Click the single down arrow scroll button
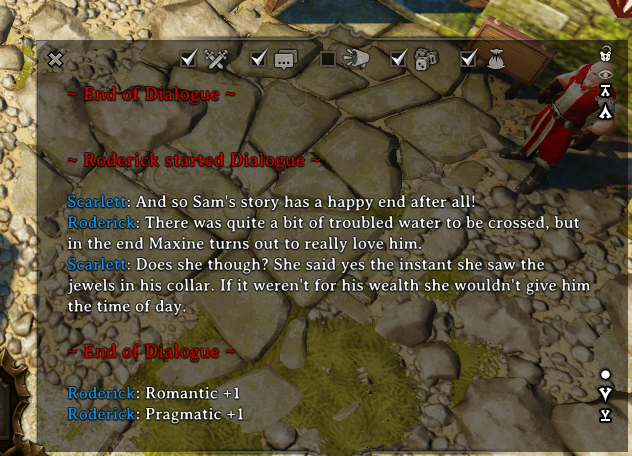 (605, 394)
